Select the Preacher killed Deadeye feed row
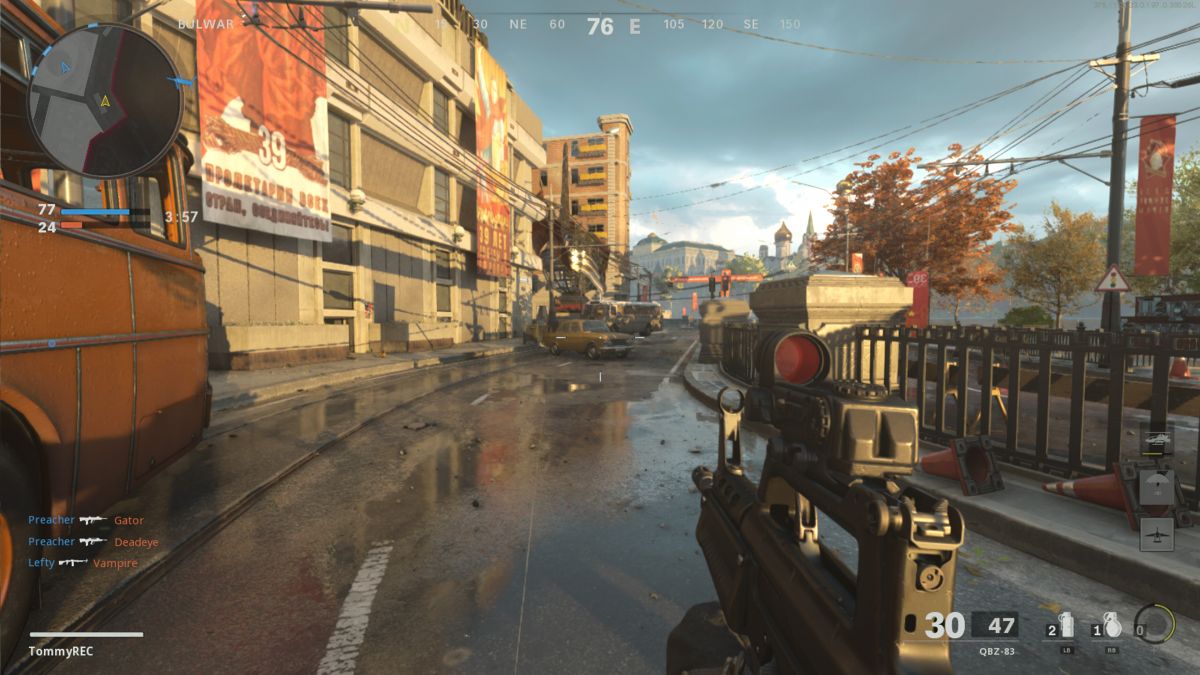 coord(93,542)
